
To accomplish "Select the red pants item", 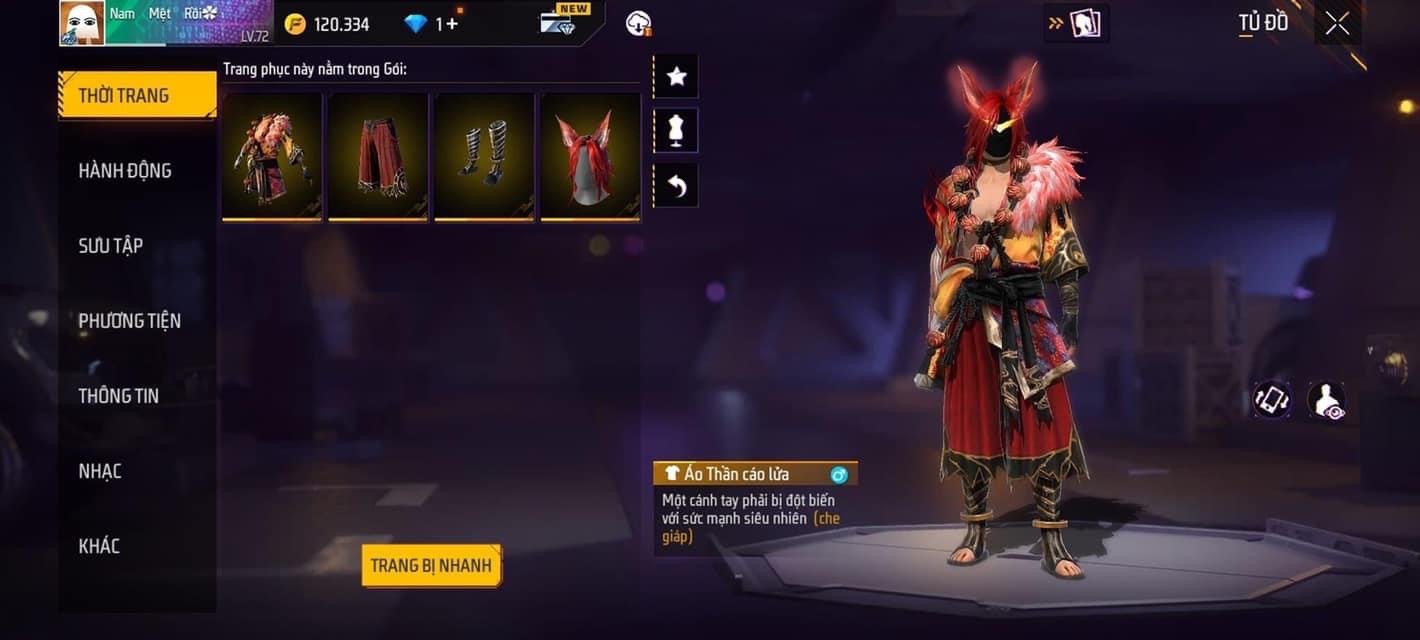I will (378, 156).
